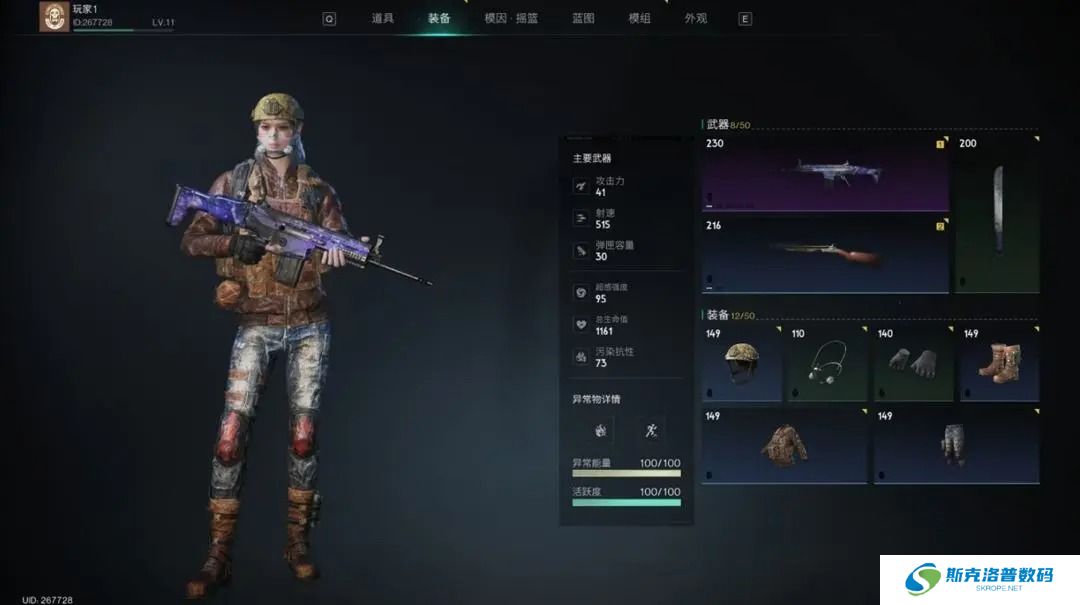Select the pants equipment slot
Image resolution: width=1080 pixels, height=605 pixels.
point(955,446)
